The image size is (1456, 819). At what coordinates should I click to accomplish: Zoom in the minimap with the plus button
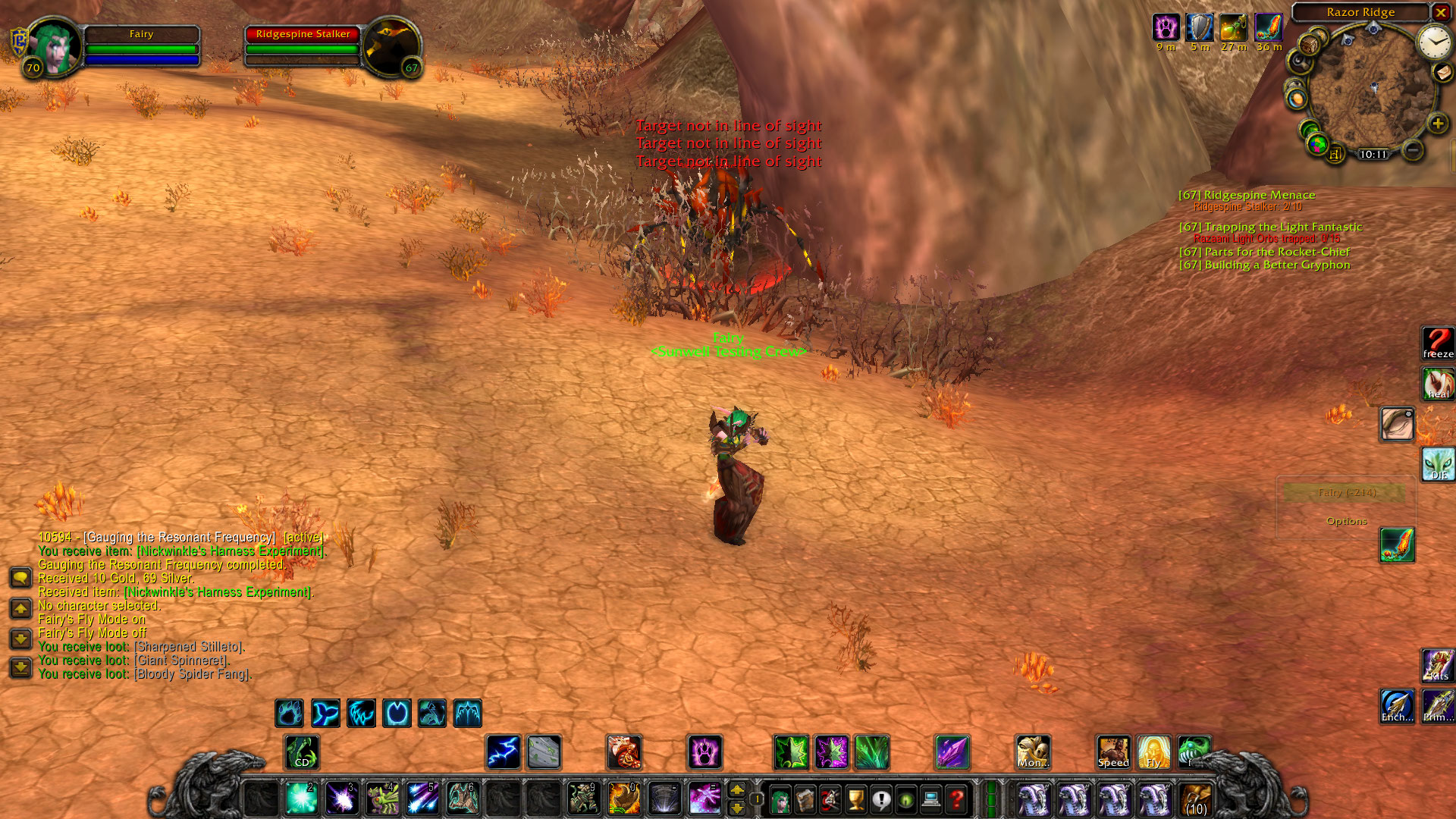tap(1437, 124)
